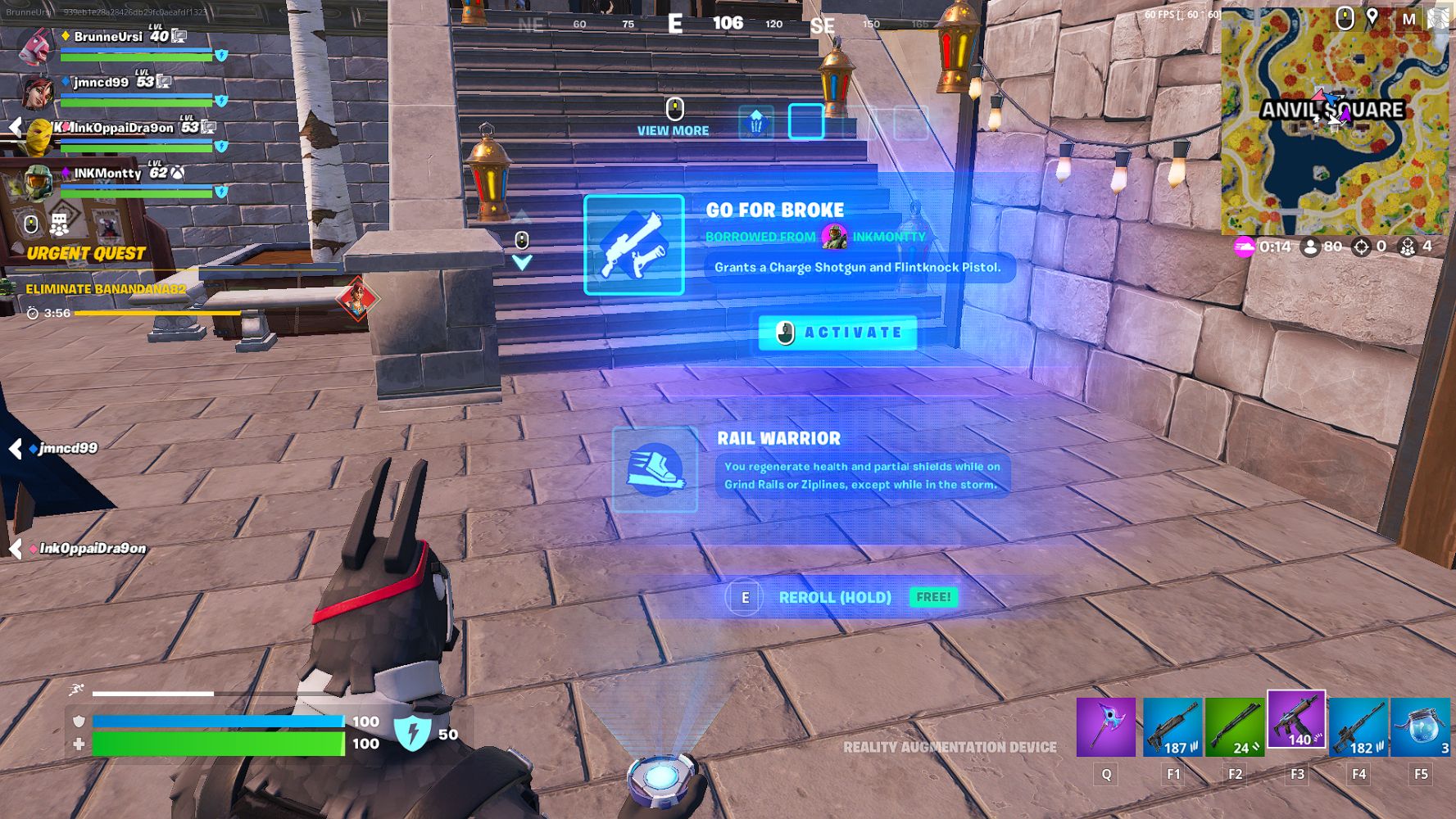The height and width of the screenshot is (819, 1456).
Task: Equip the blue assault rifle with 187 ammo
Action: coord(1173,726)
